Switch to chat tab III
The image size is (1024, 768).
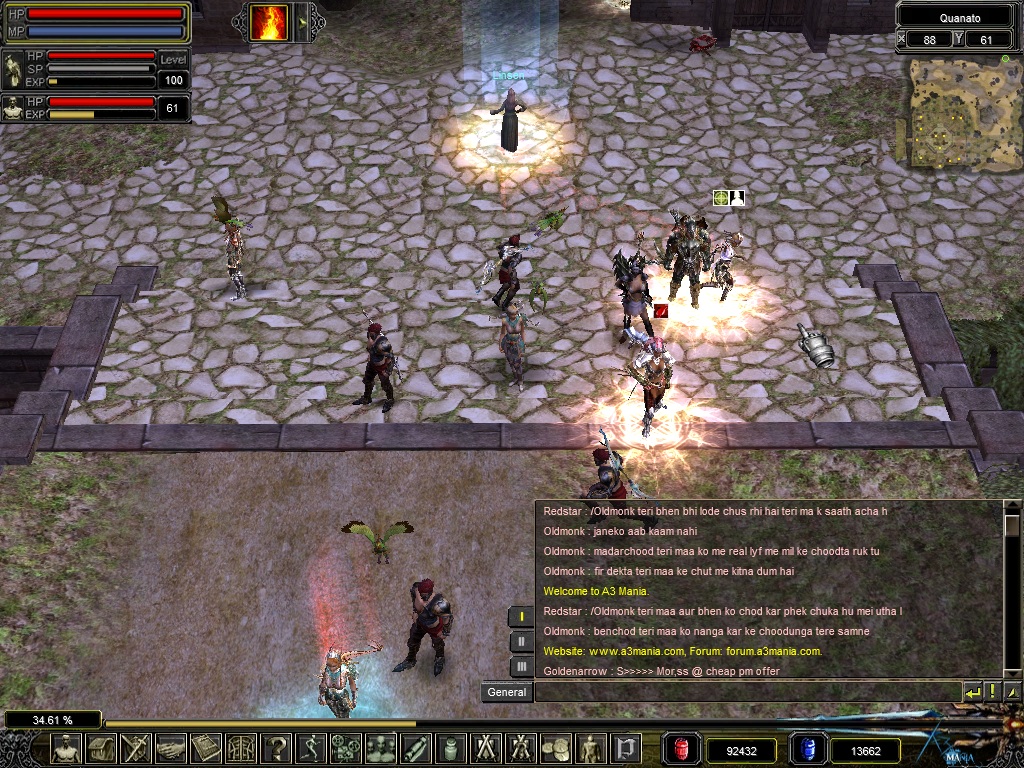point(522,666)
